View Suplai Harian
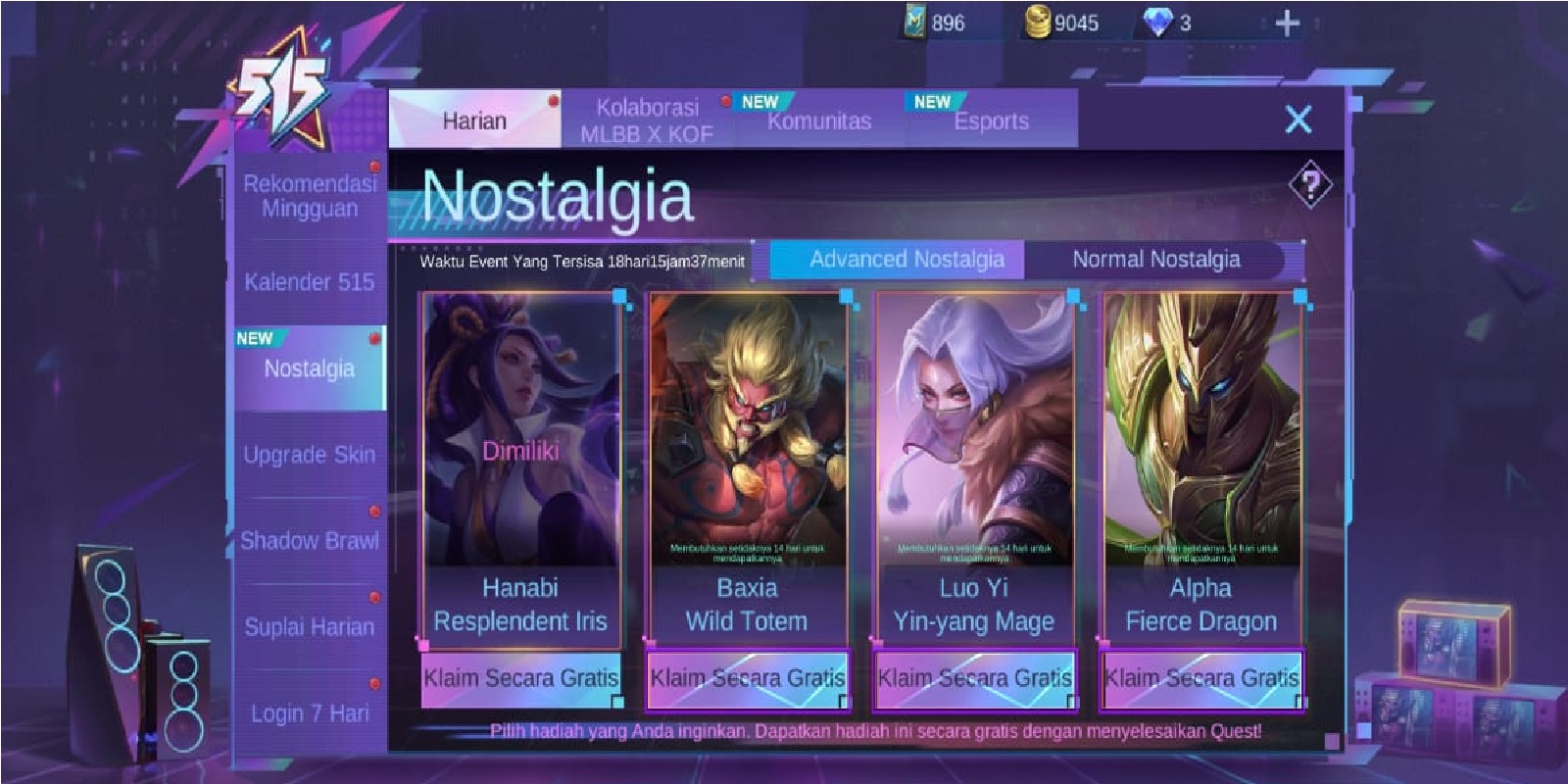 [310, 627]
